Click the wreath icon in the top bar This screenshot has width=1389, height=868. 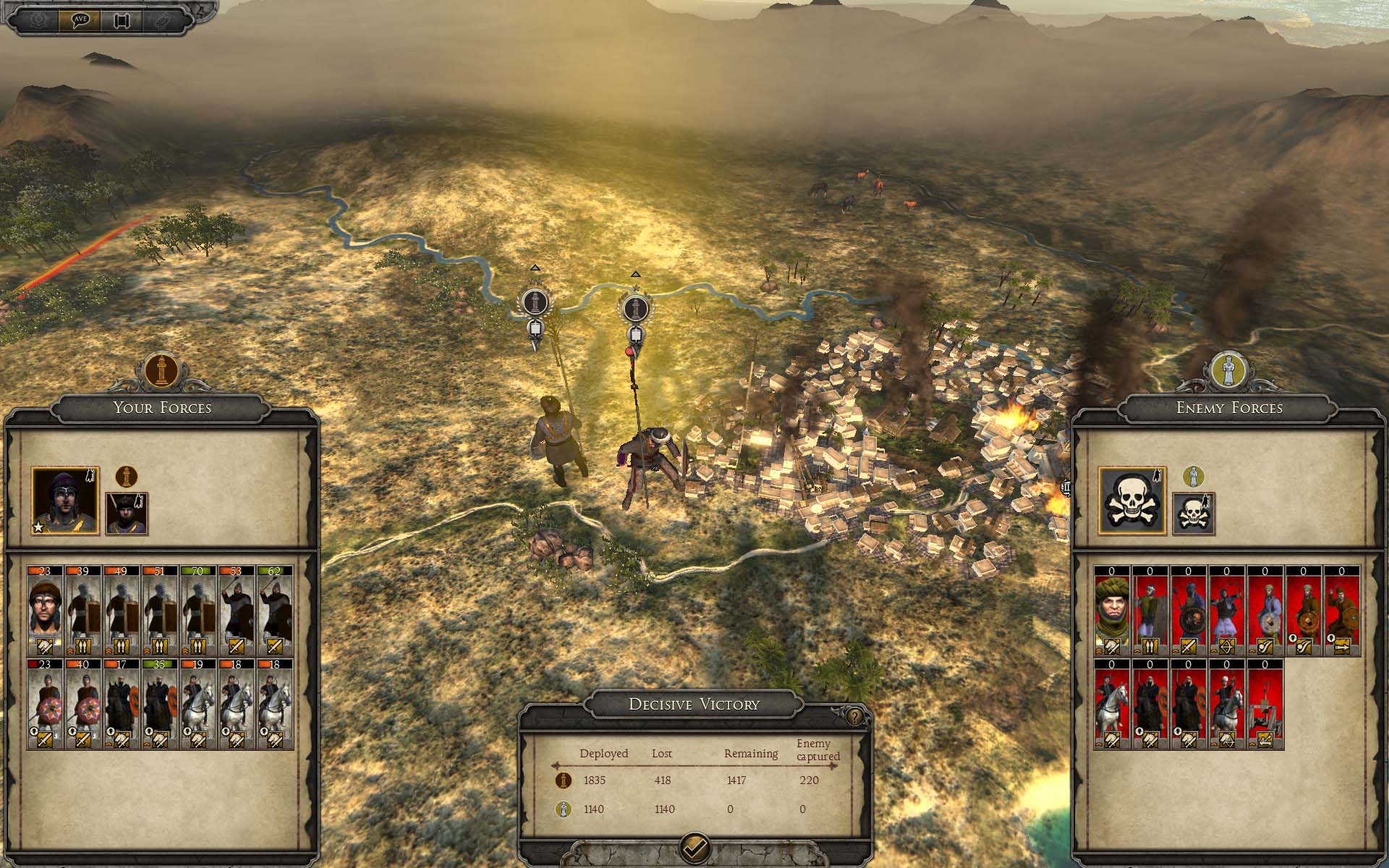38,20
